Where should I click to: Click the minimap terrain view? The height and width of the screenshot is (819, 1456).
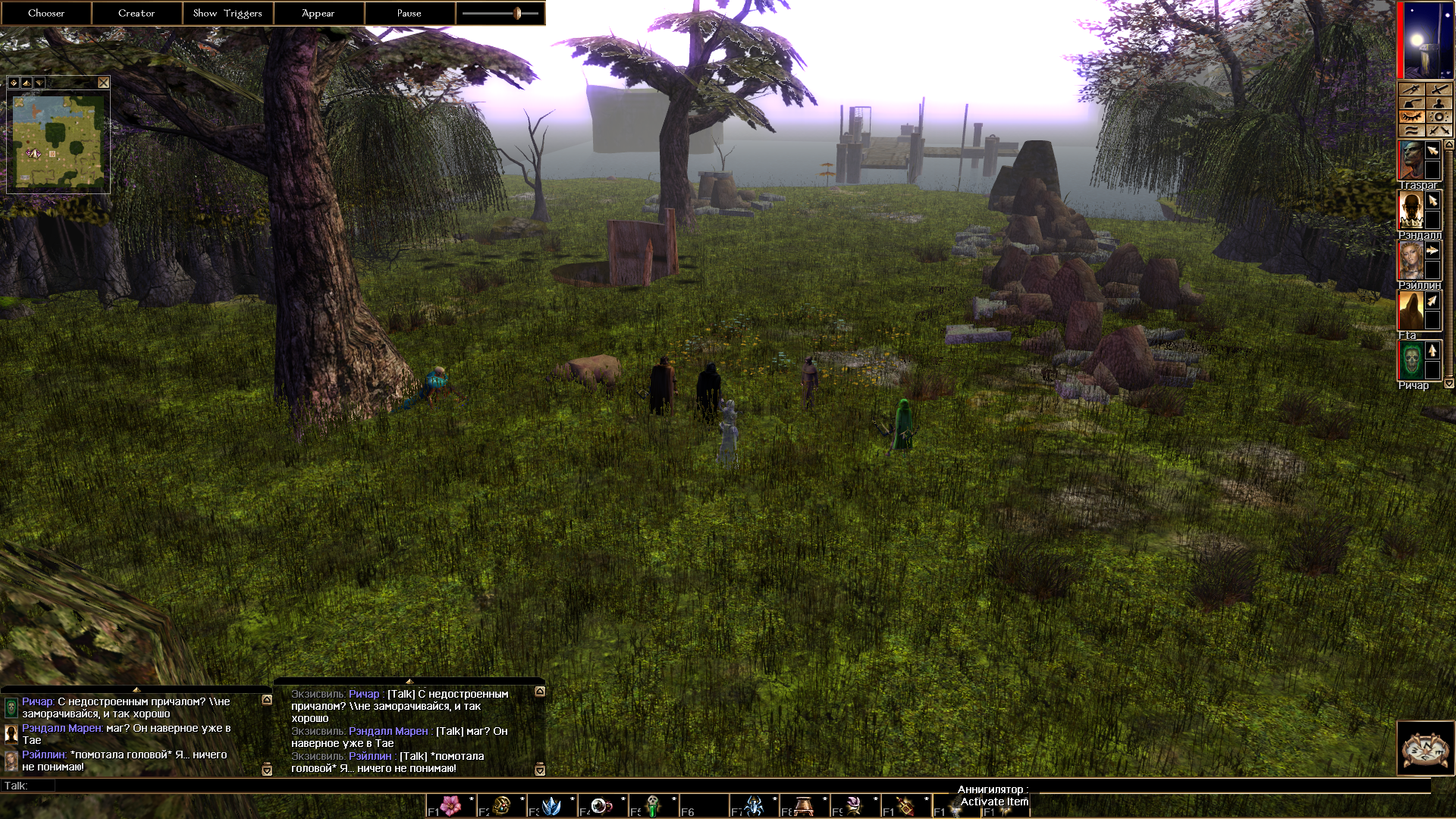[58, 142]
